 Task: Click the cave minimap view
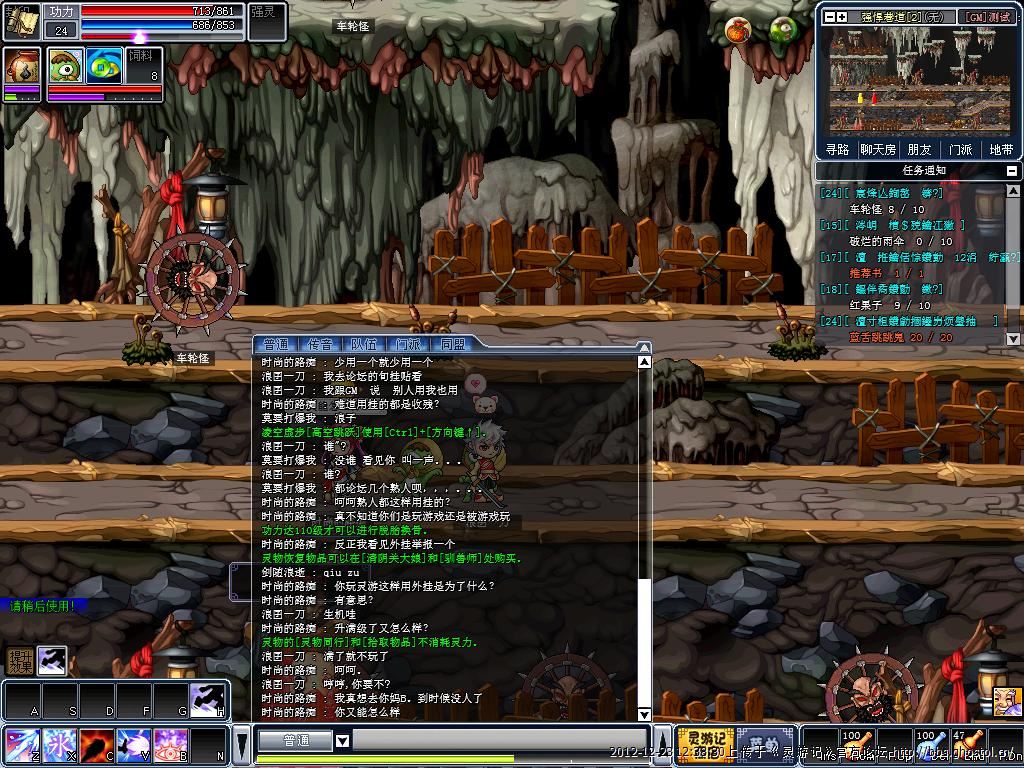click(918, 81)
